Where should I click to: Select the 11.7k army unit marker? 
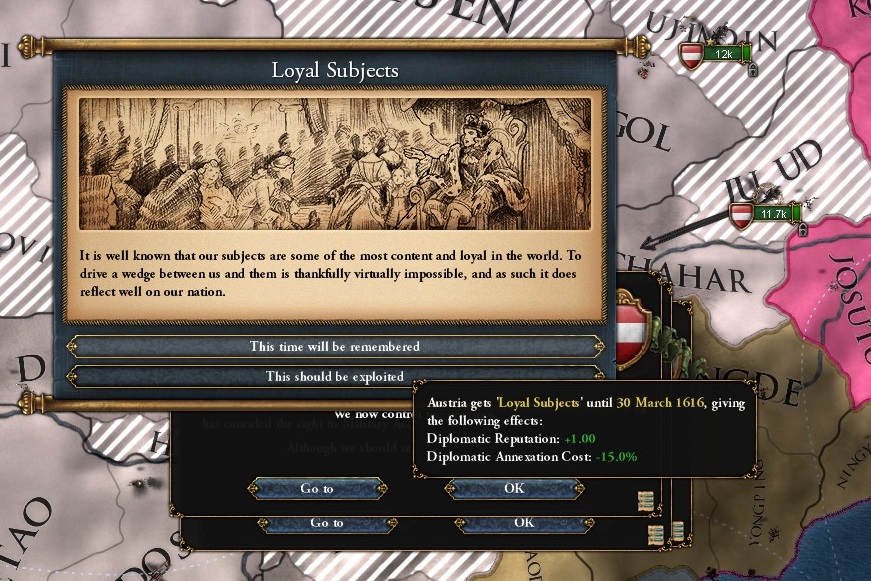pyautogui.click(x=767, y=214)
